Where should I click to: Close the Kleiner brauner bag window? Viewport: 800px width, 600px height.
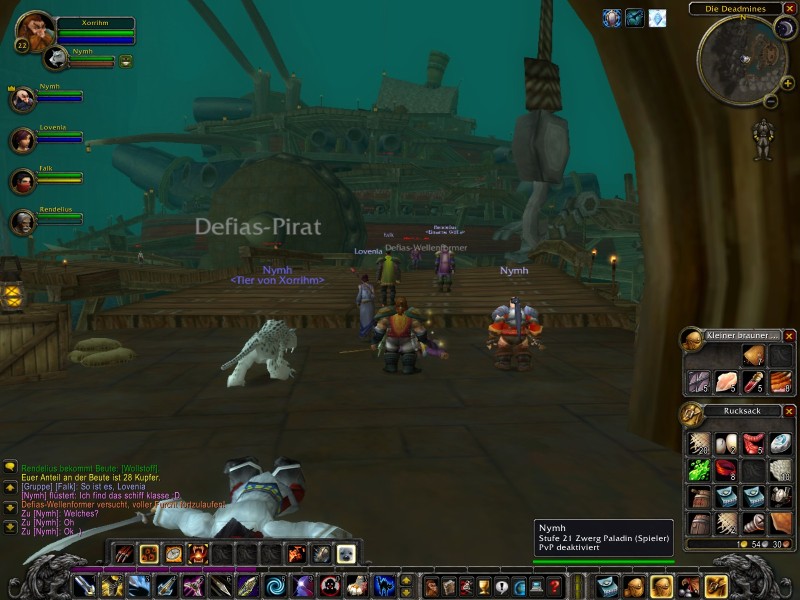(x=789, y=336)
